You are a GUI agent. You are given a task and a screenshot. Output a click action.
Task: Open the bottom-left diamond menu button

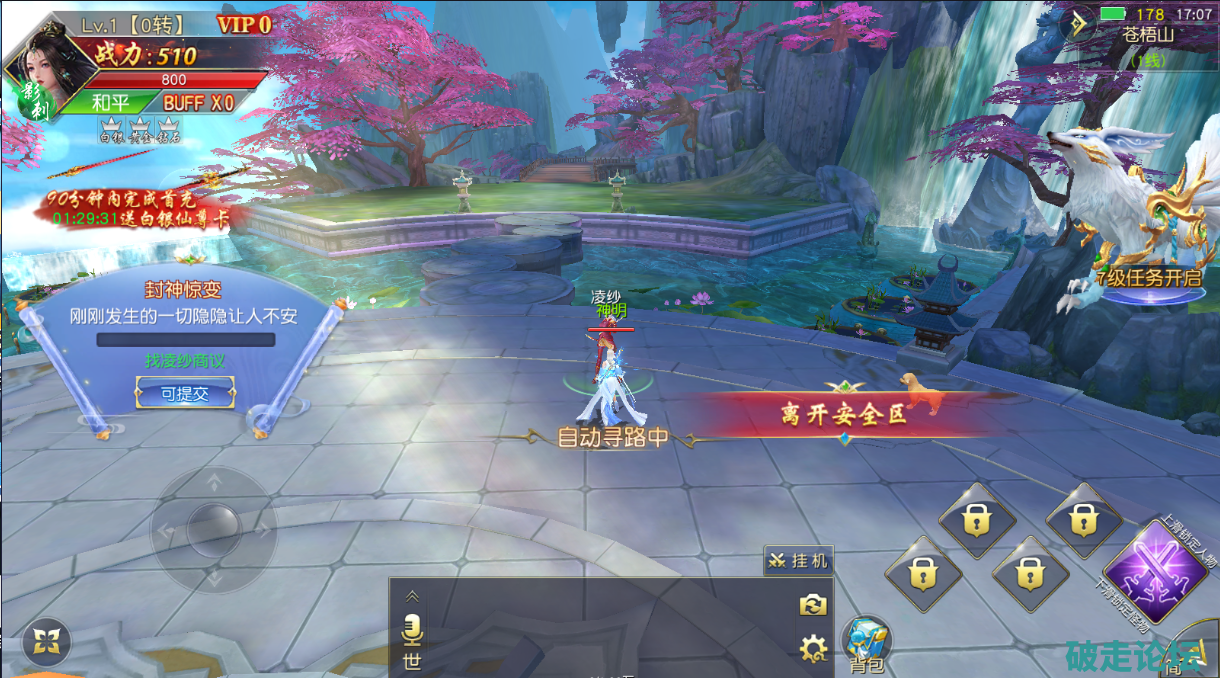(x=47, y=641)
